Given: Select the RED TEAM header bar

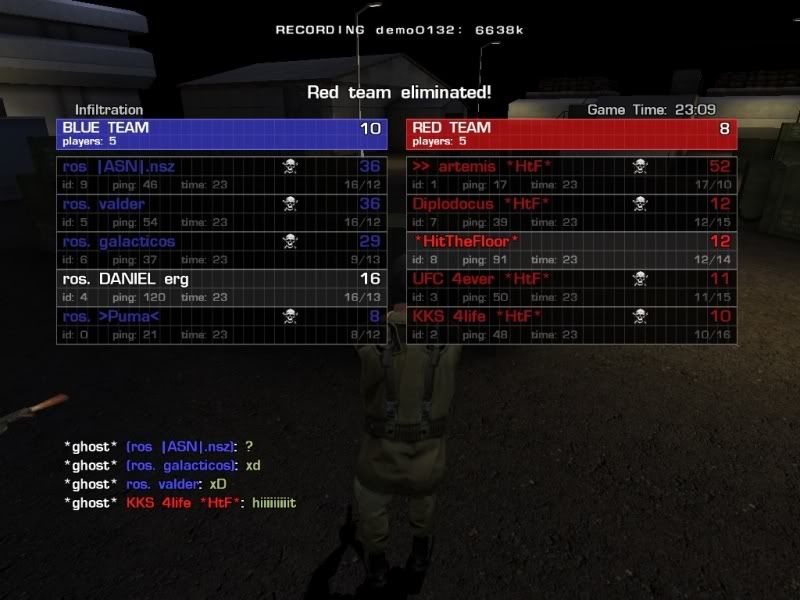Looking at the screenshot, I should coord(571,134).
